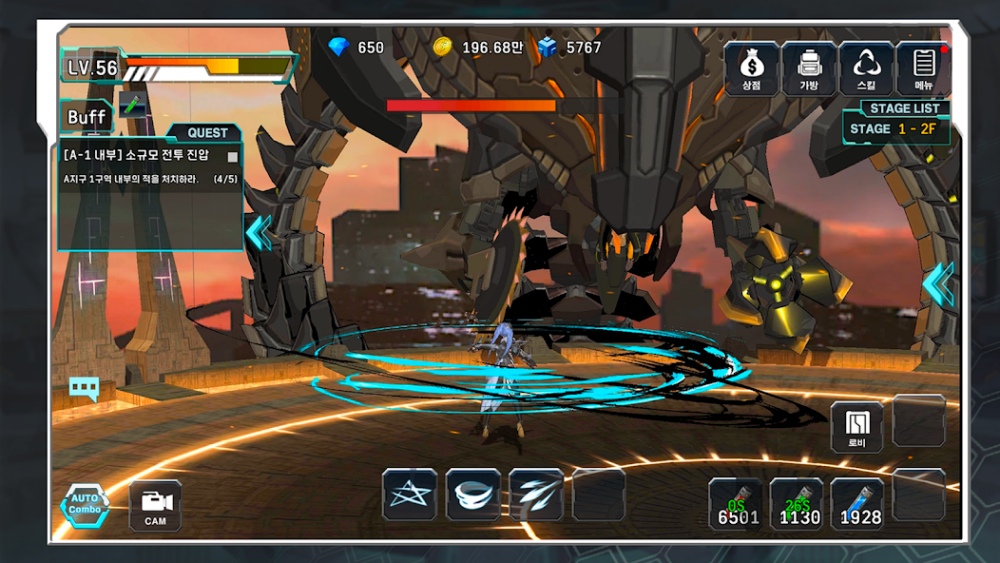Viewport: 1000px width, 563px height.
Task: Switch camera view with the CAM button
Action: [x=155, y=505]
